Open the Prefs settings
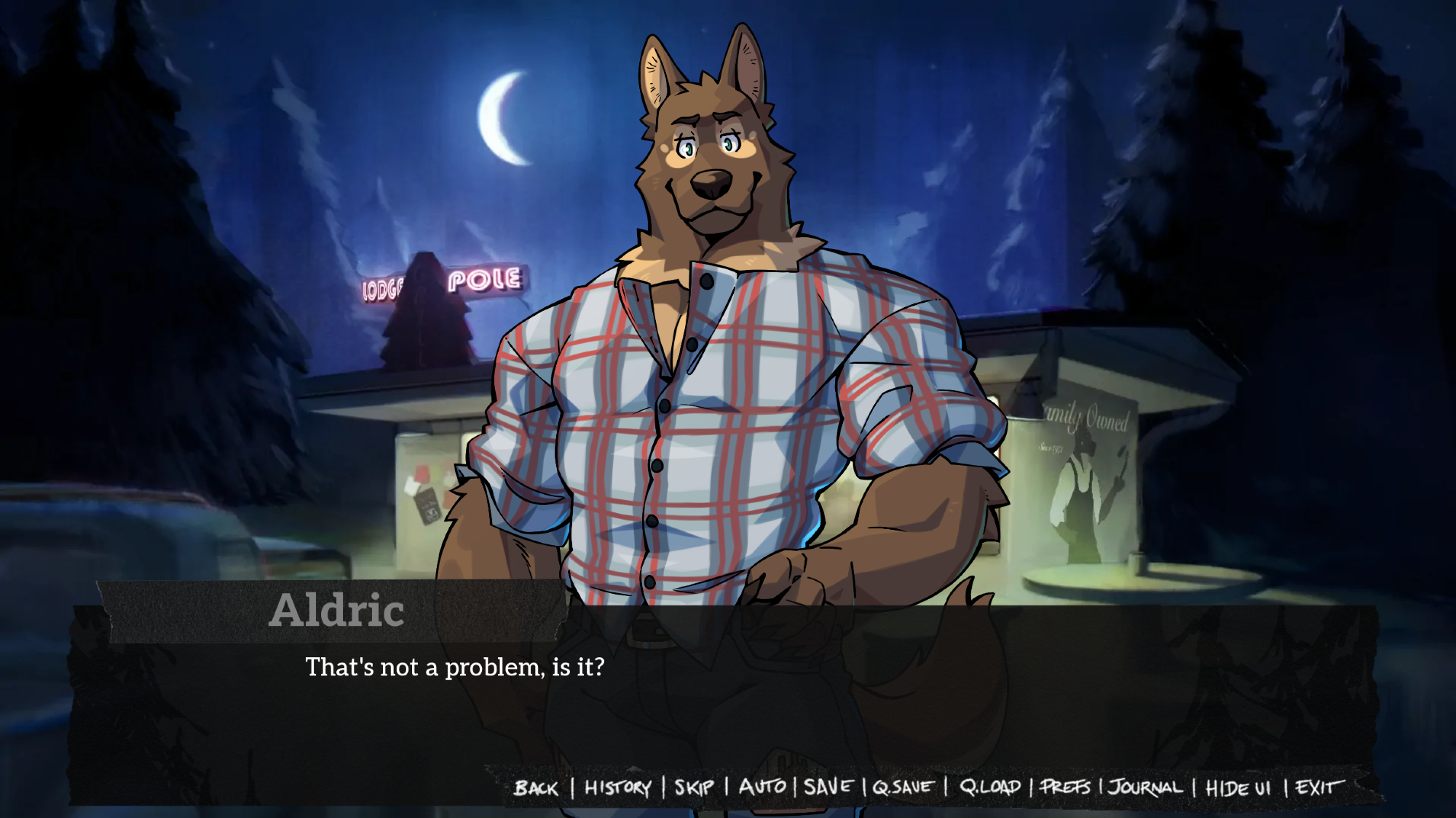1456x818 pixels. point(1065,787)
